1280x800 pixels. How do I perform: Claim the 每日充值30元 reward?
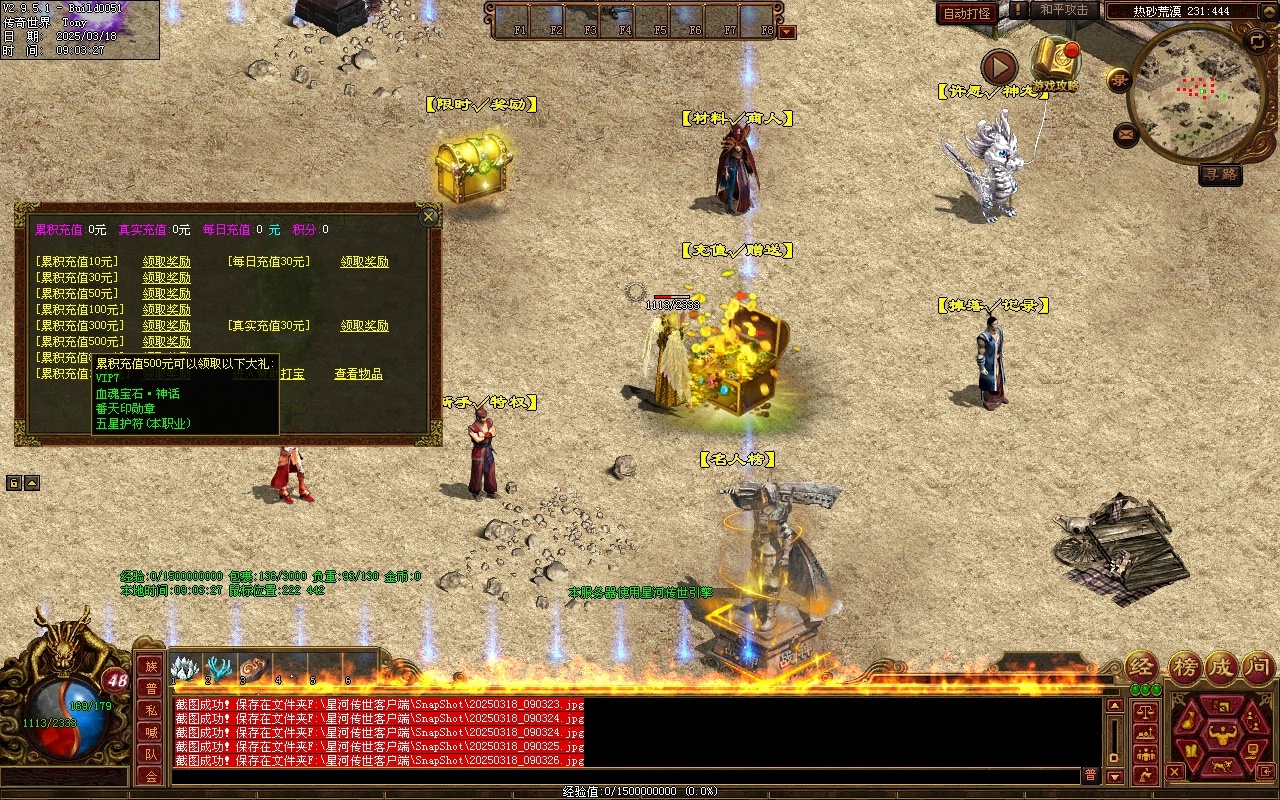click(x=364, y=262)
